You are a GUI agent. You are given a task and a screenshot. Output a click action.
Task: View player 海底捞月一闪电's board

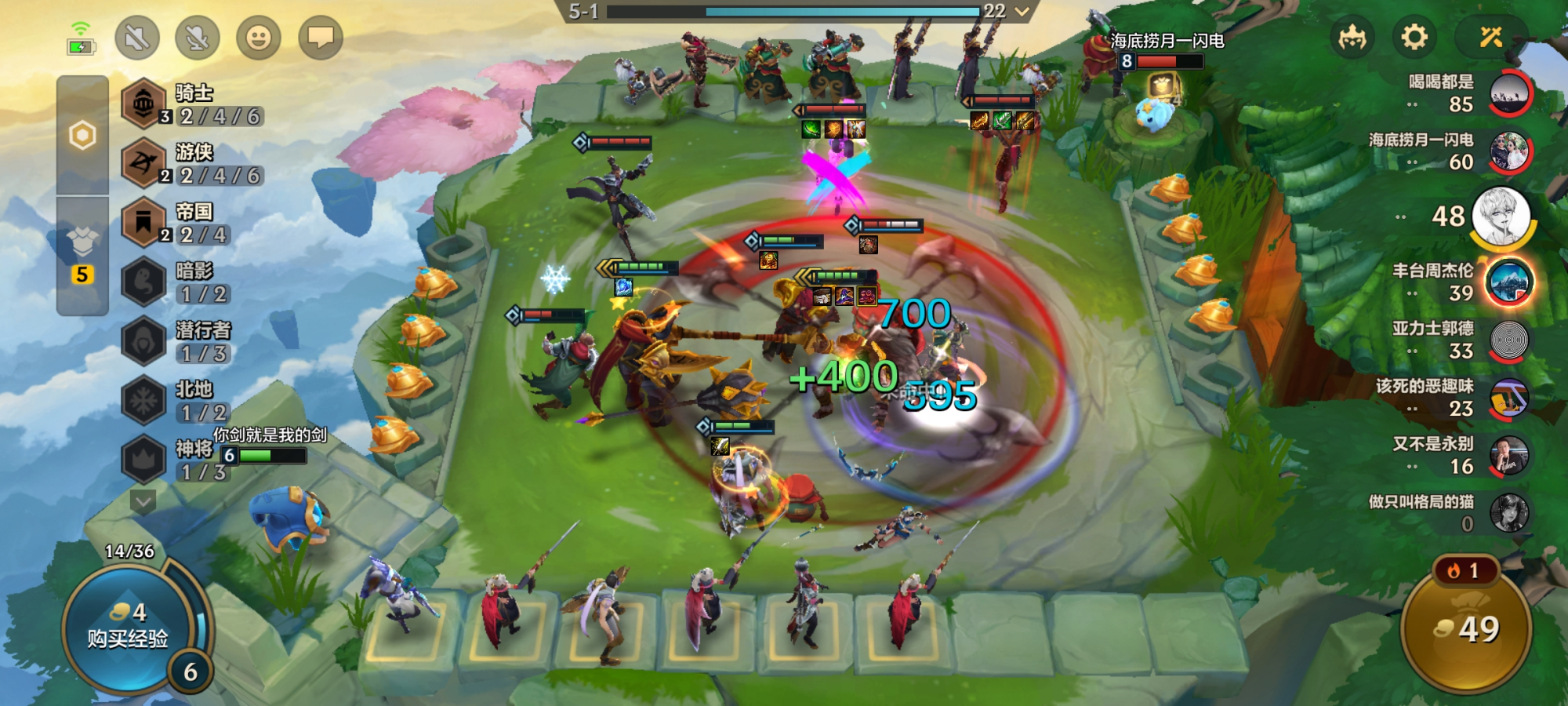click(x=1509, y=151)
